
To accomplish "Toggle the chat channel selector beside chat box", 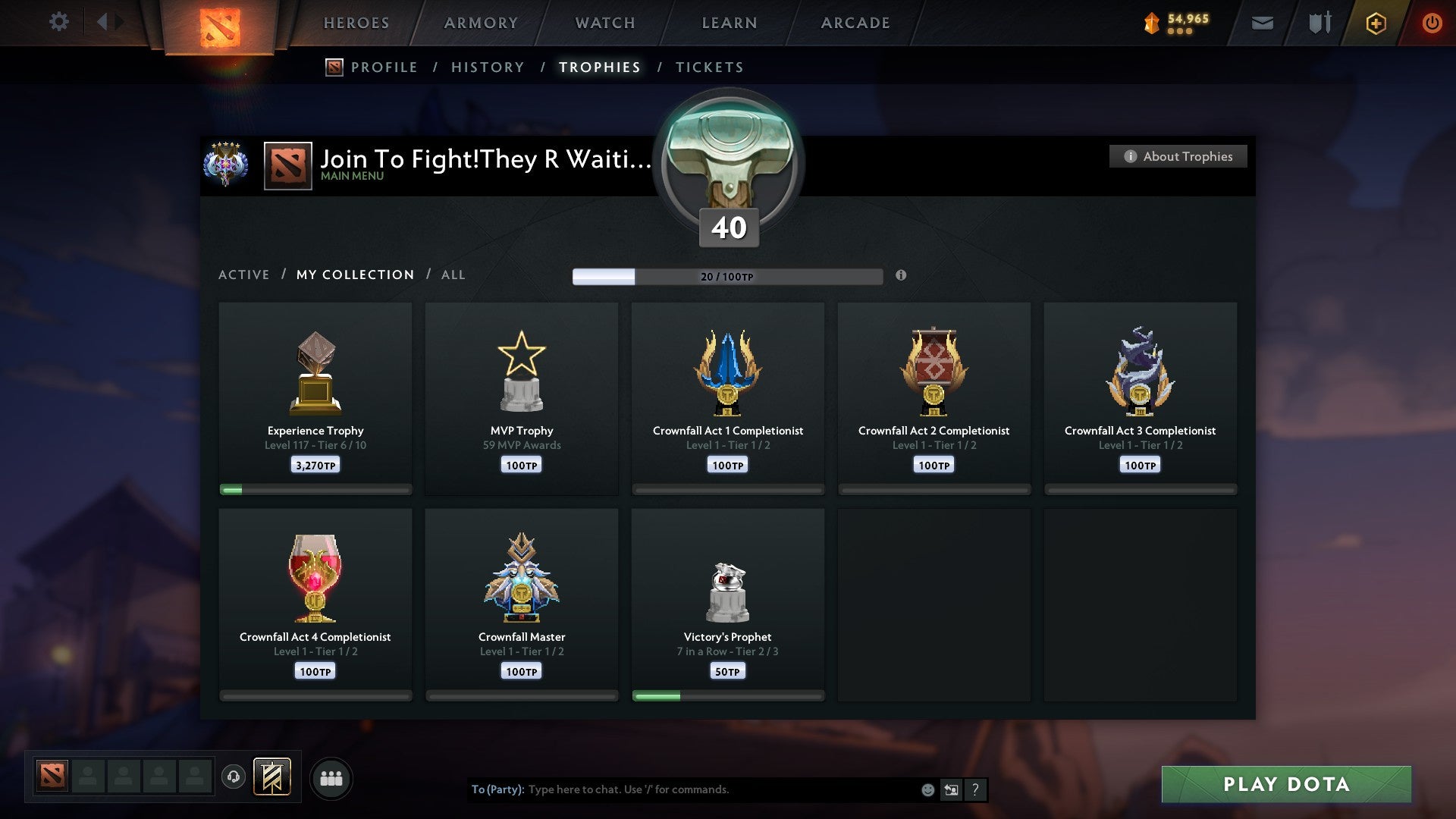I will coord(951,789).
